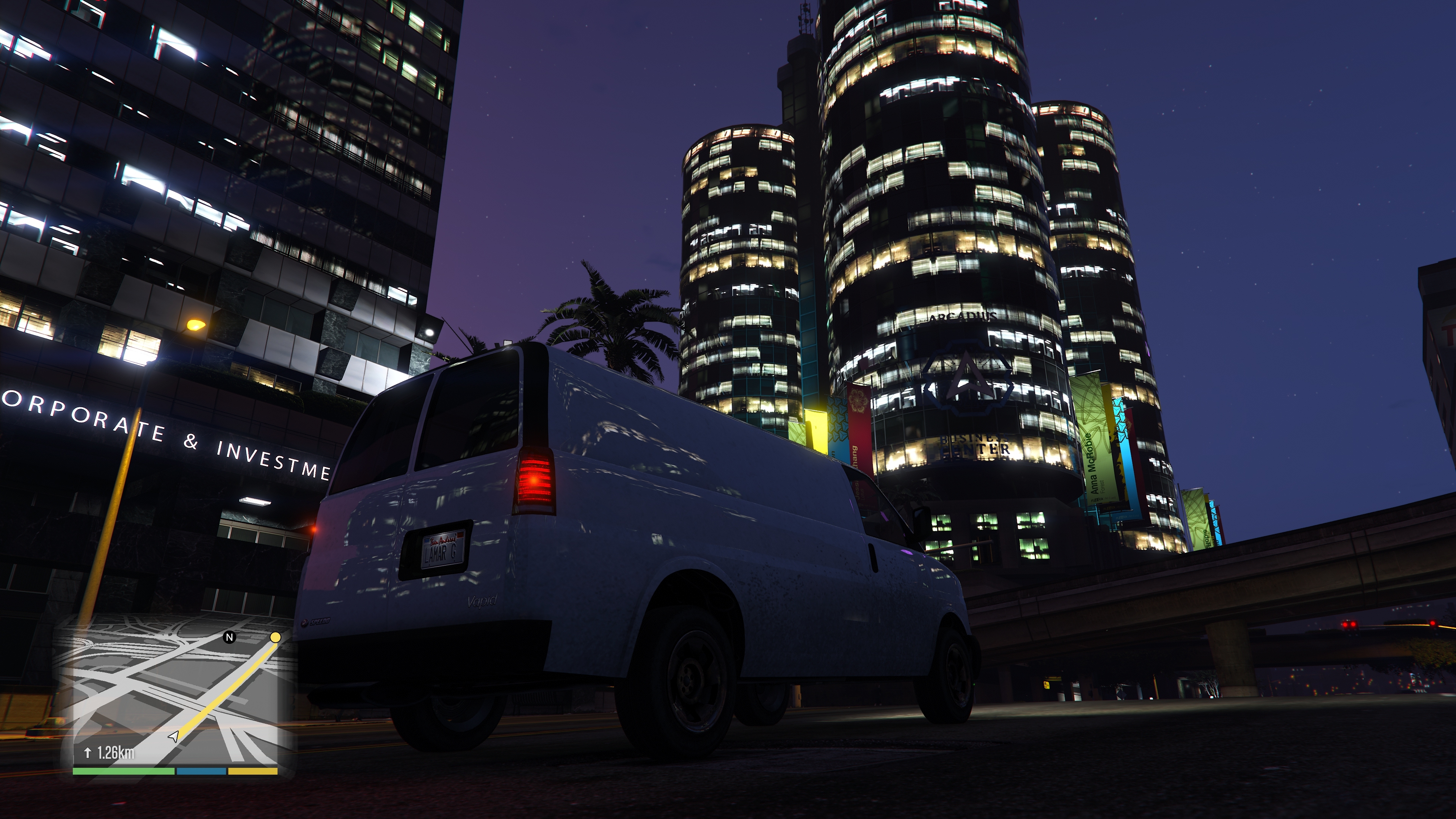Select the player arrow on the minimap
This screenshot has height=819, width=1456.
coord(174,736)
